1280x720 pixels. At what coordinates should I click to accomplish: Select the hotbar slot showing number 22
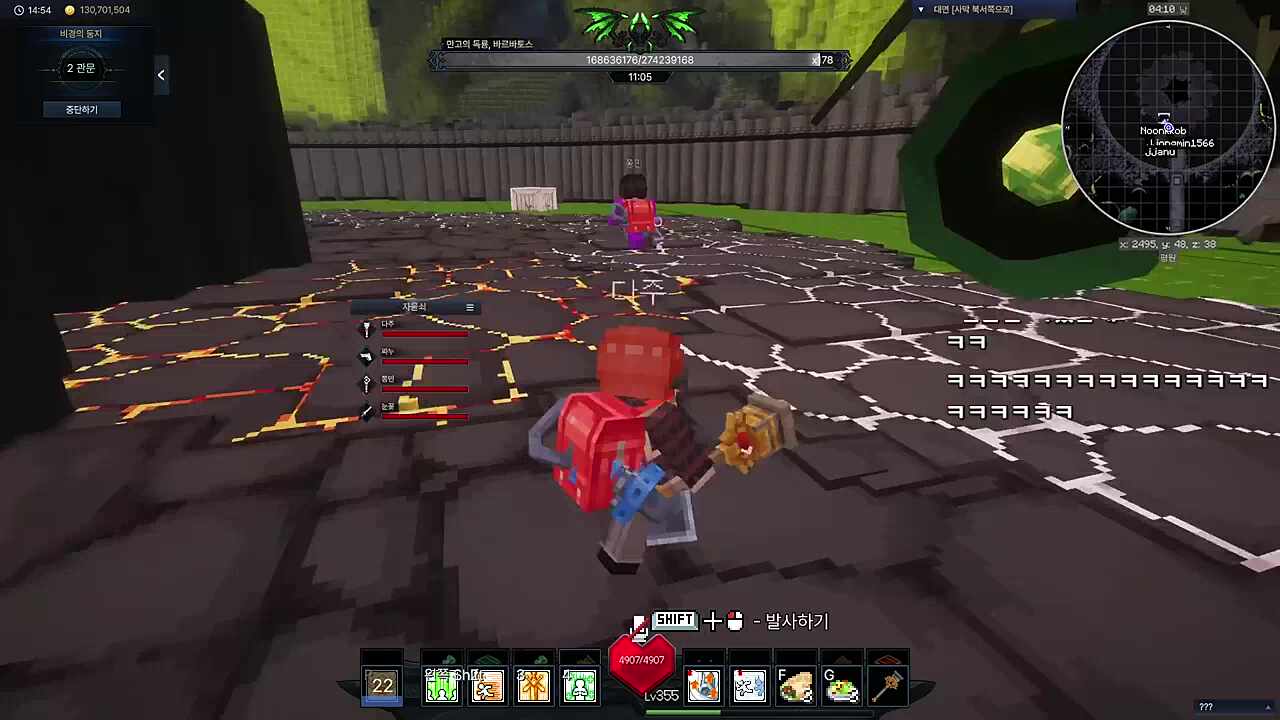[383, 685]
